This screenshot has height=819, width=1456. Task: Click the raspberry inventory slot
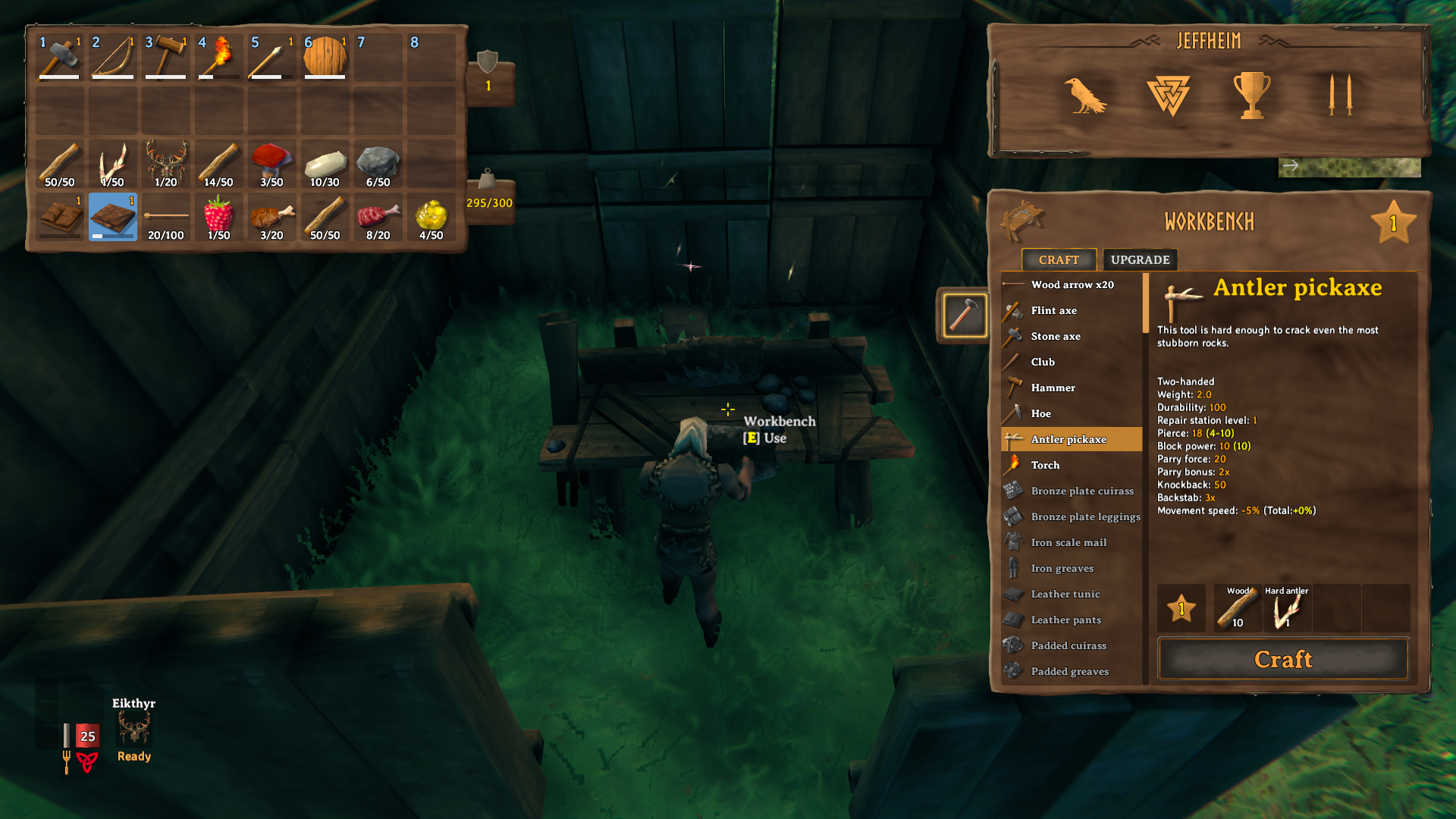coord(219,217)
